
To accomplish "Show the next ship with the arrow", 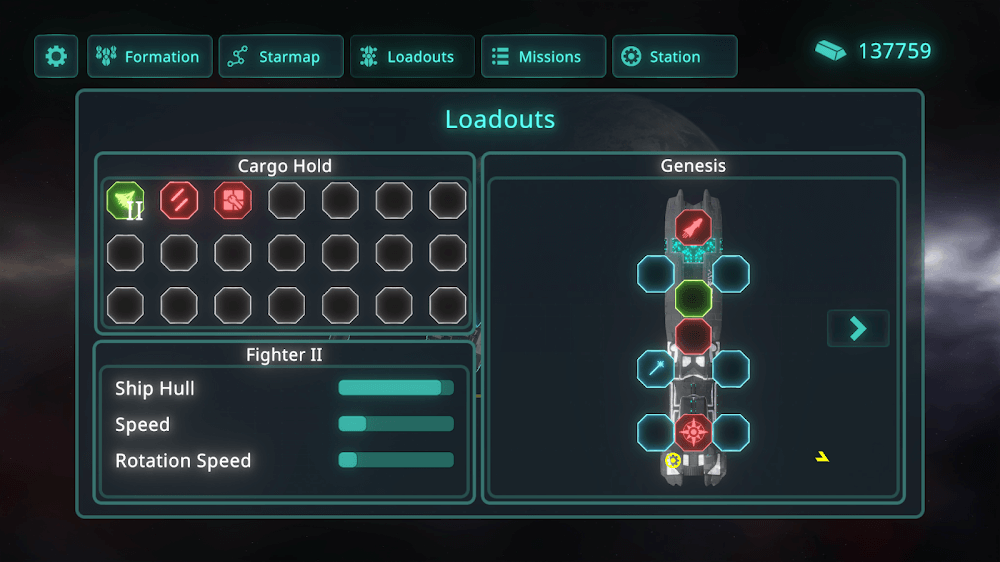I will tap(857, 328).
